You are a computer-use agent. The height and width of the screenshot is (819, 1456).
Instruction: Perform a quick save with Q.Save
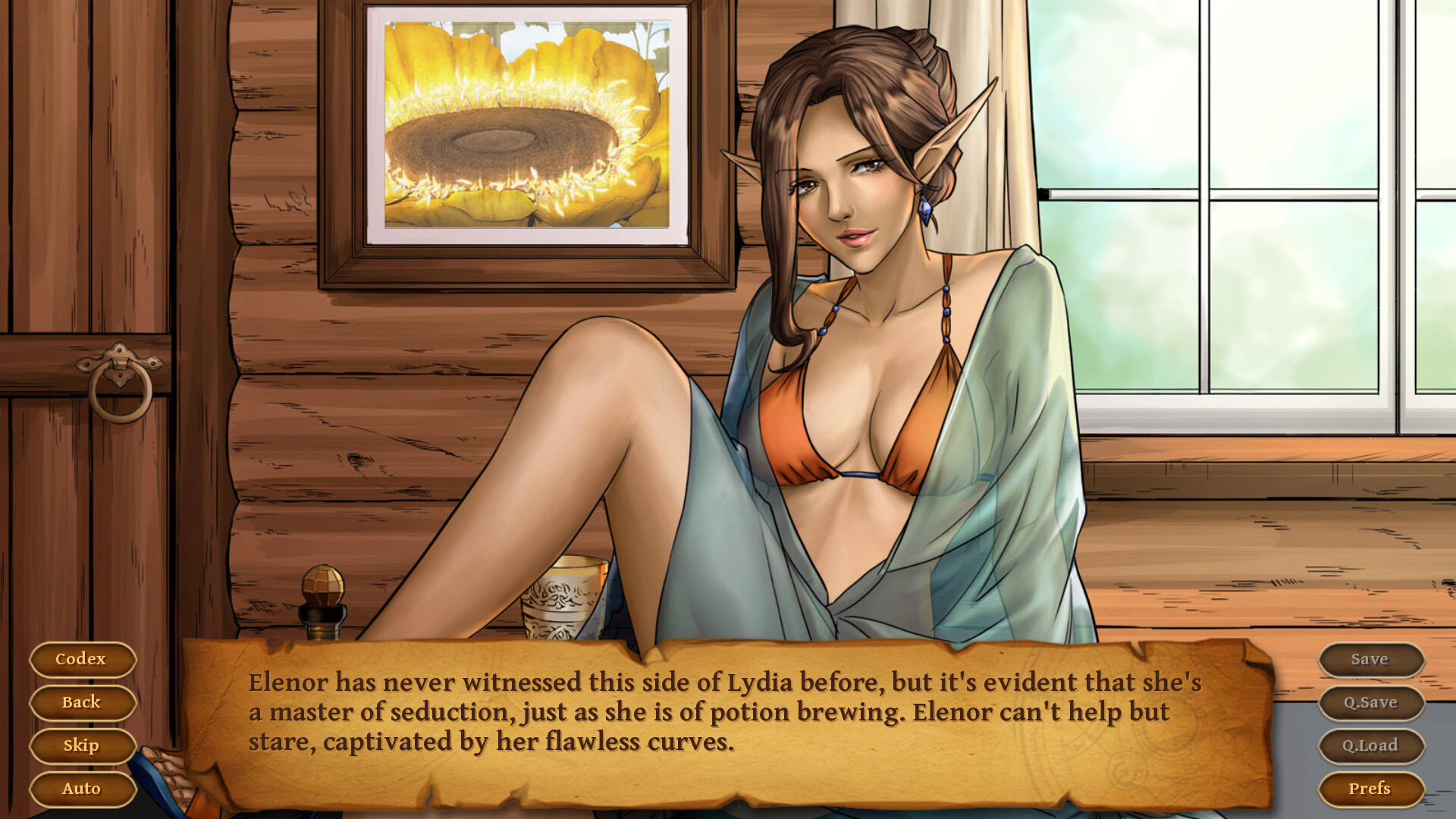1370,702
